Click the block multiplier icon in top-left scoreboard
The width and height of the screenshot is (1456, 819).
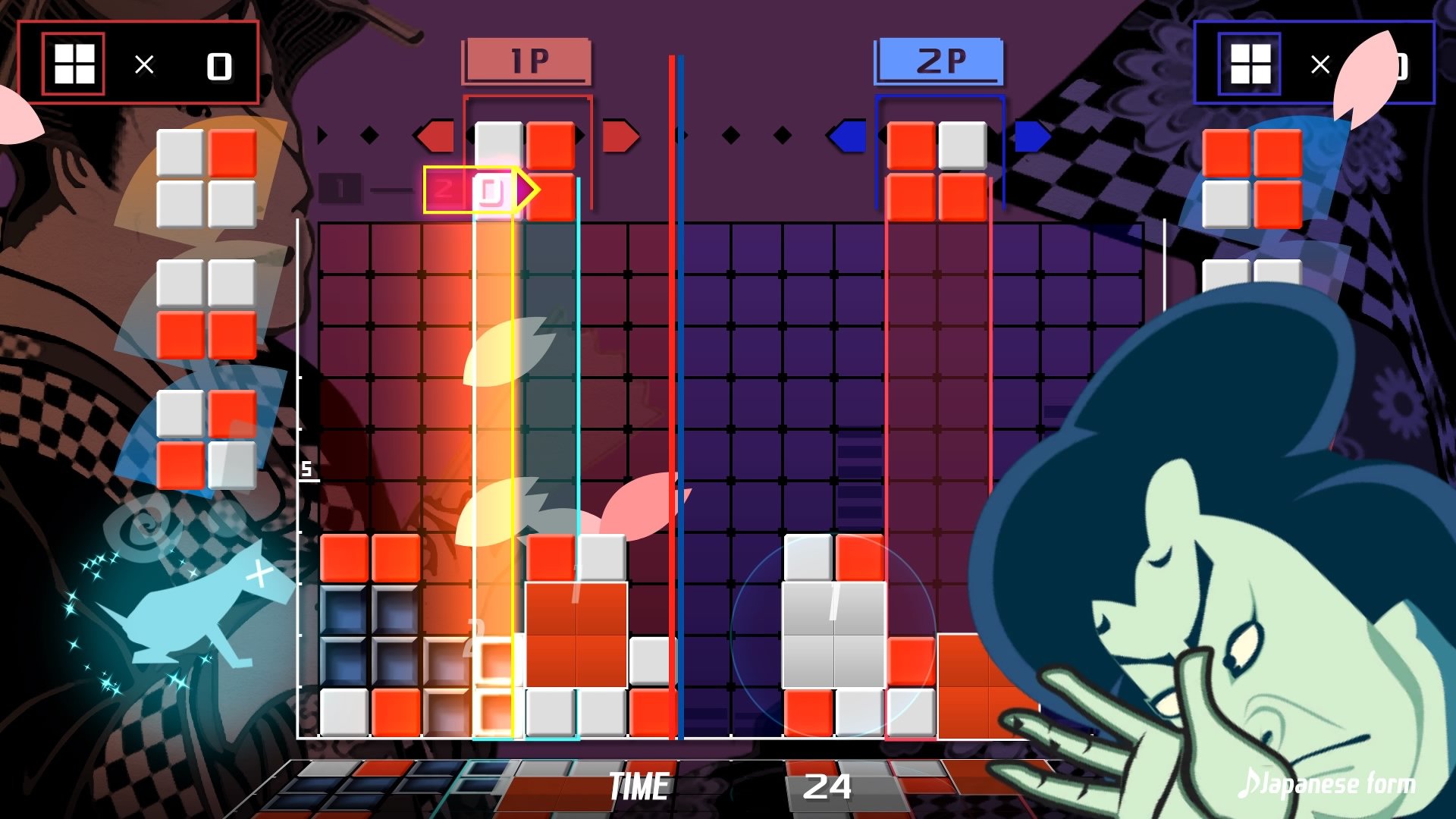75,64
